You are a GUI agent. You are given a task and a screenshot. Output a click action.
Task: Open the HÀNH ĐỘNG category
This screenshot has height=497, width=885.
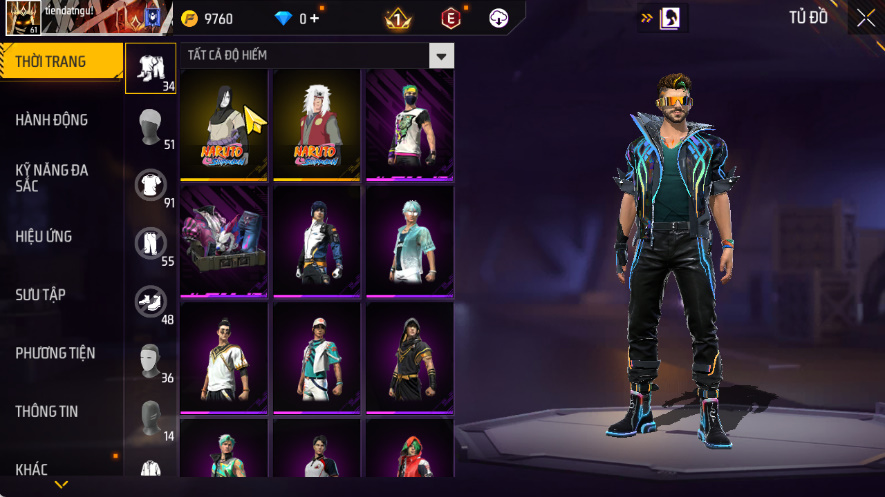(x=52, y=120)
